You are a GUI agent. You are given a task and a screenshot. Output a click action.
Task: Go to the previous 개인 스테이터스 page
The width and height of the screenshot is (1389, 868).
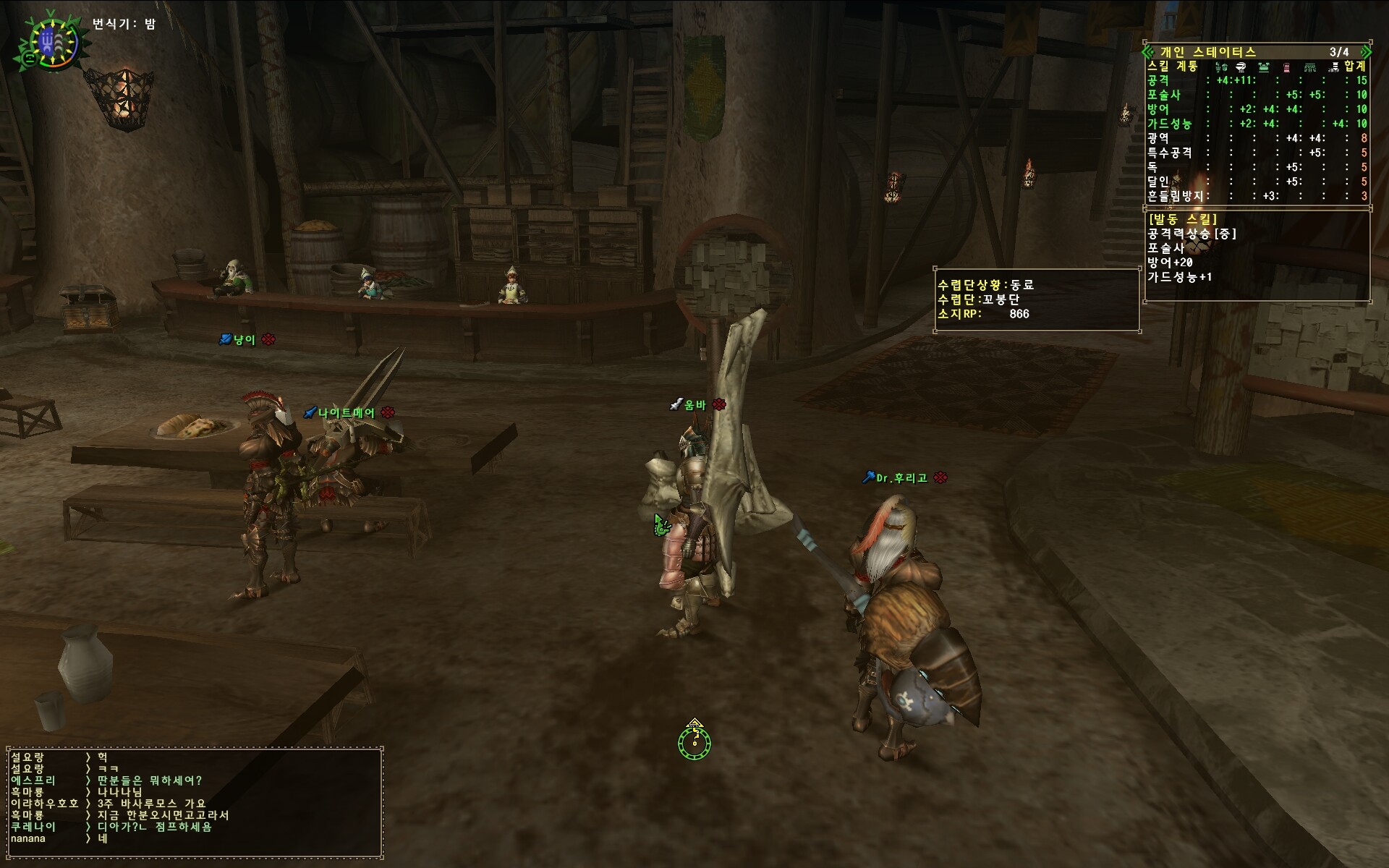pyautogui.click(x=1147, y=51)
